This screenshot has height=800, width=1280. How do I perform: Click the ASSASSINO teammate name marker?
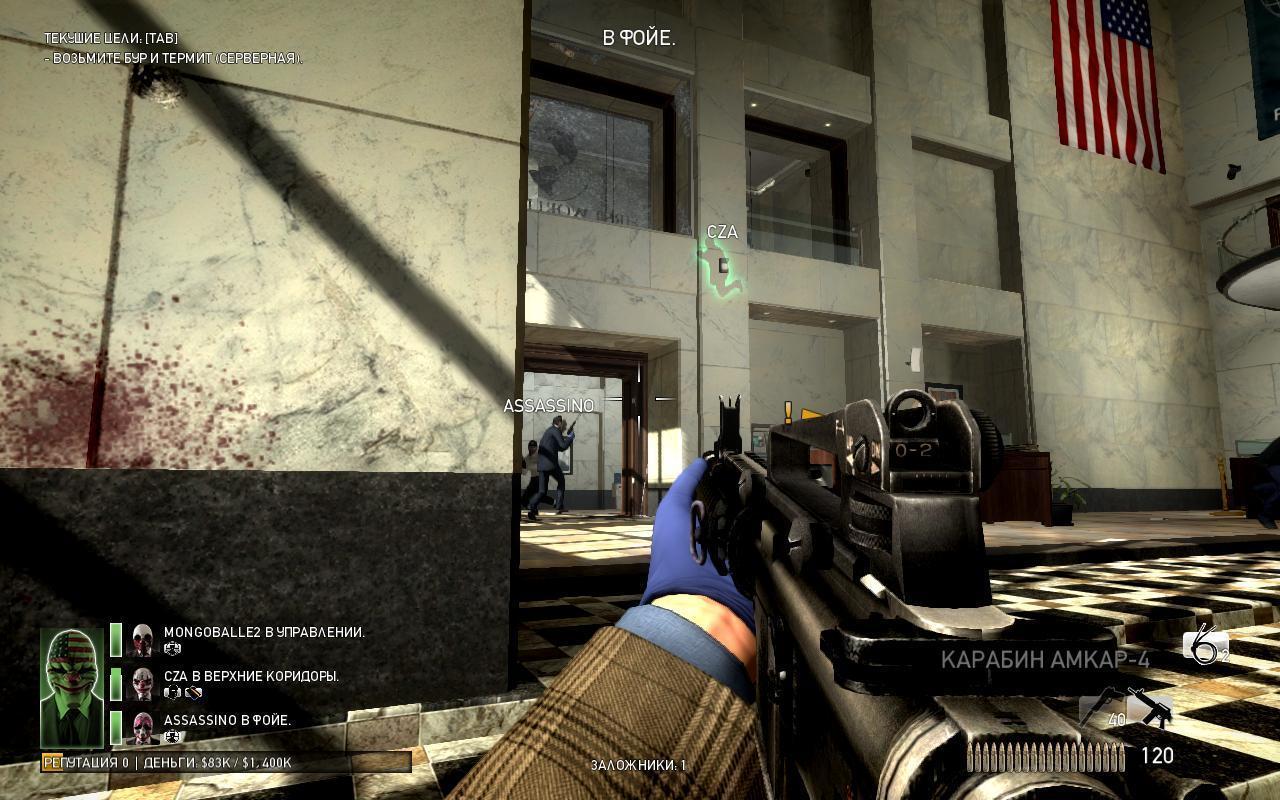549,406
